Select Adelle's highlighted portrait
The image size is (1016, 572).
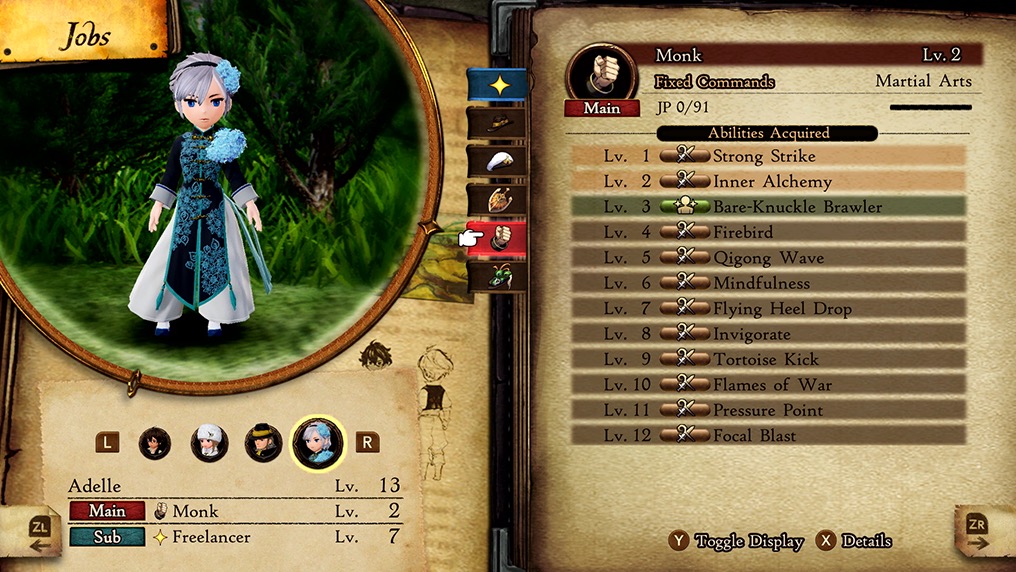(318, 442)
